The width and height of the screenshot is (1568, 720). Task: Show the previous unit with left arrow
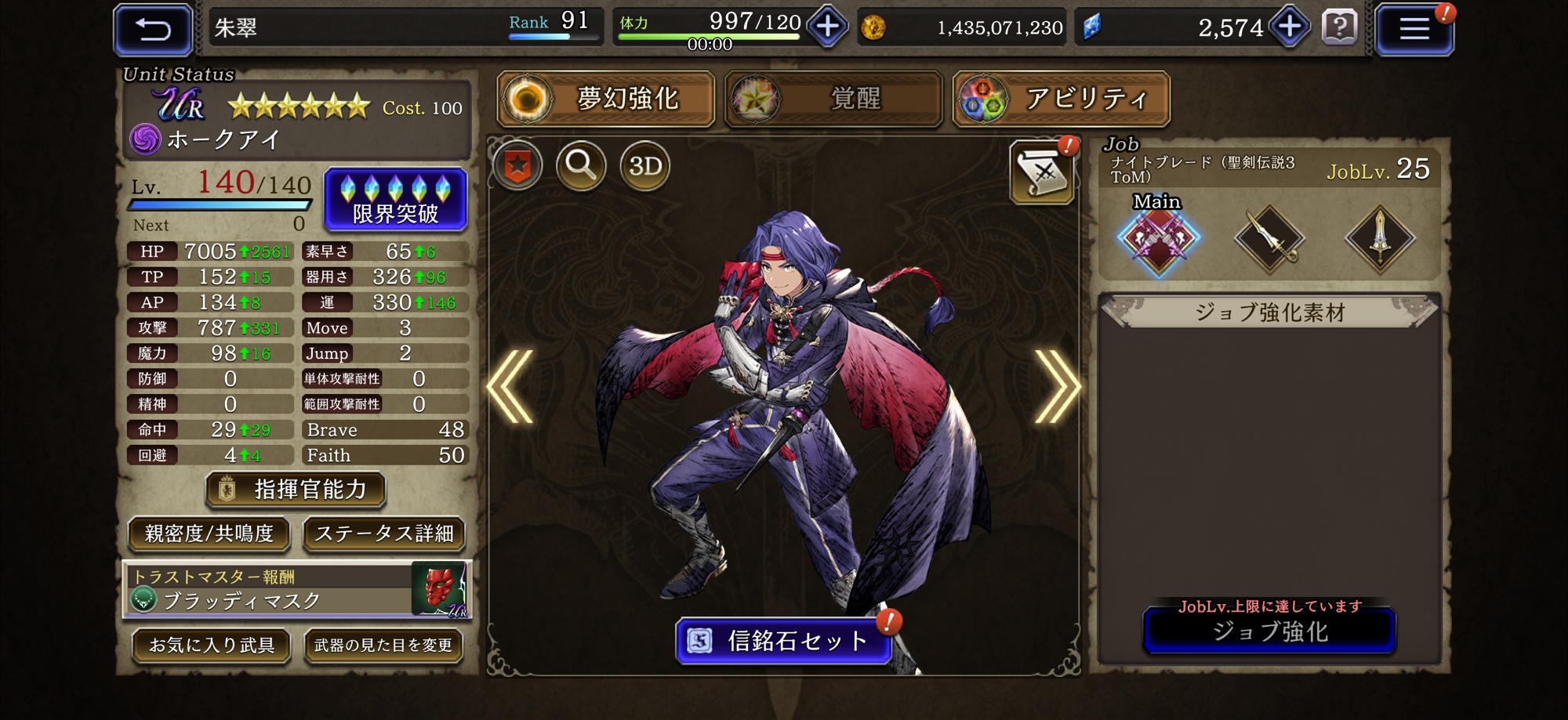coord(510,386)
